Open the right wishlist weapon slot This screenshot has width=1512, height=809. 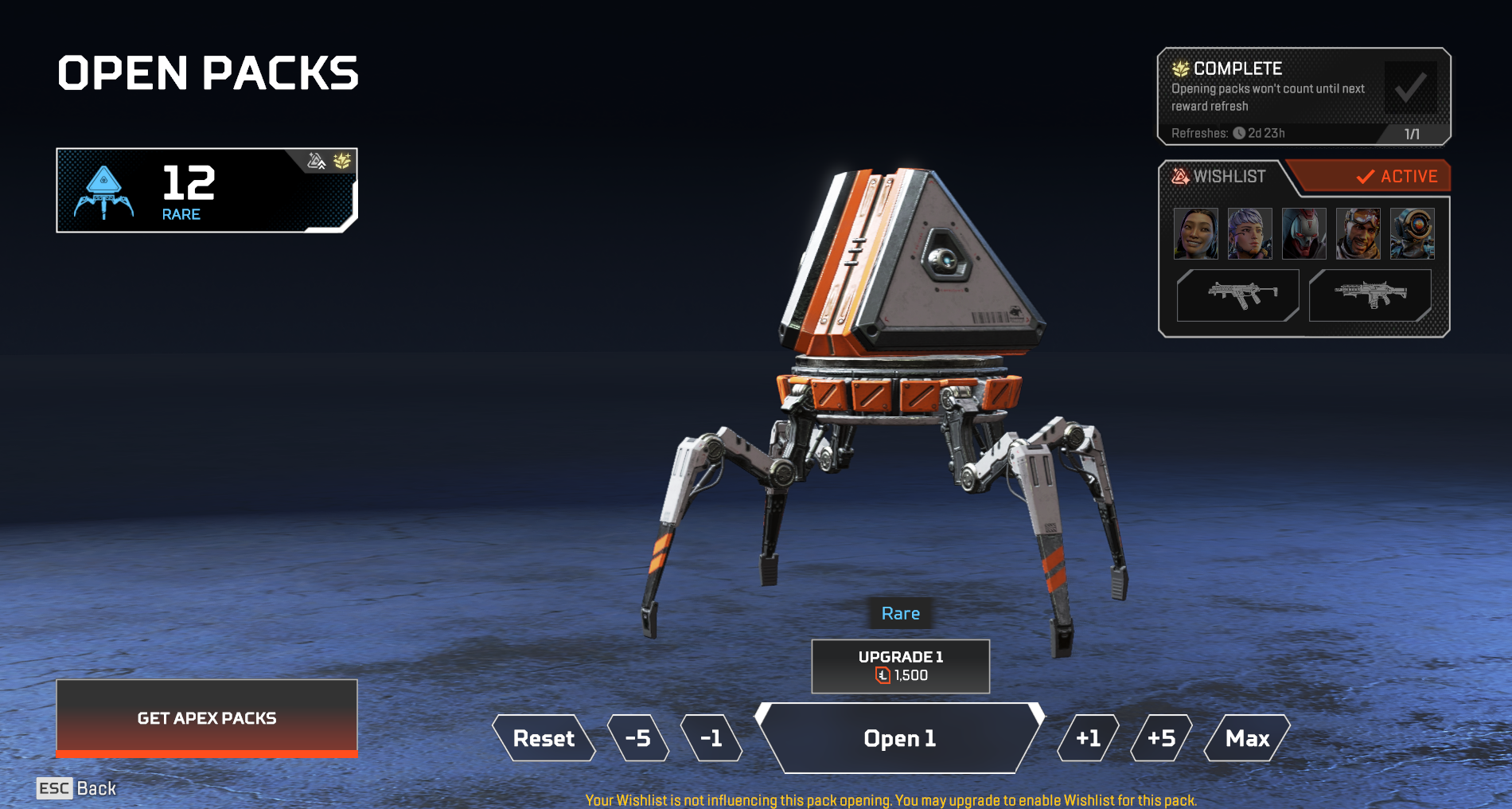coord(1370,295)
